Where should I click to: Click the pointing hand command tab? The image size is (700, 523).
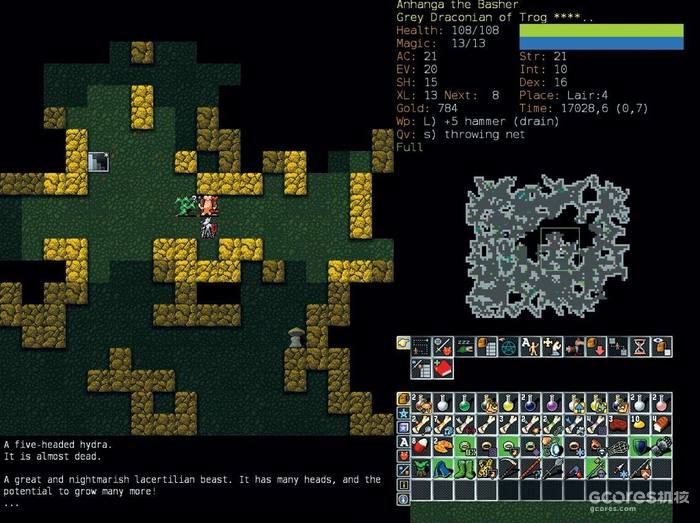(x=403, y=343)
